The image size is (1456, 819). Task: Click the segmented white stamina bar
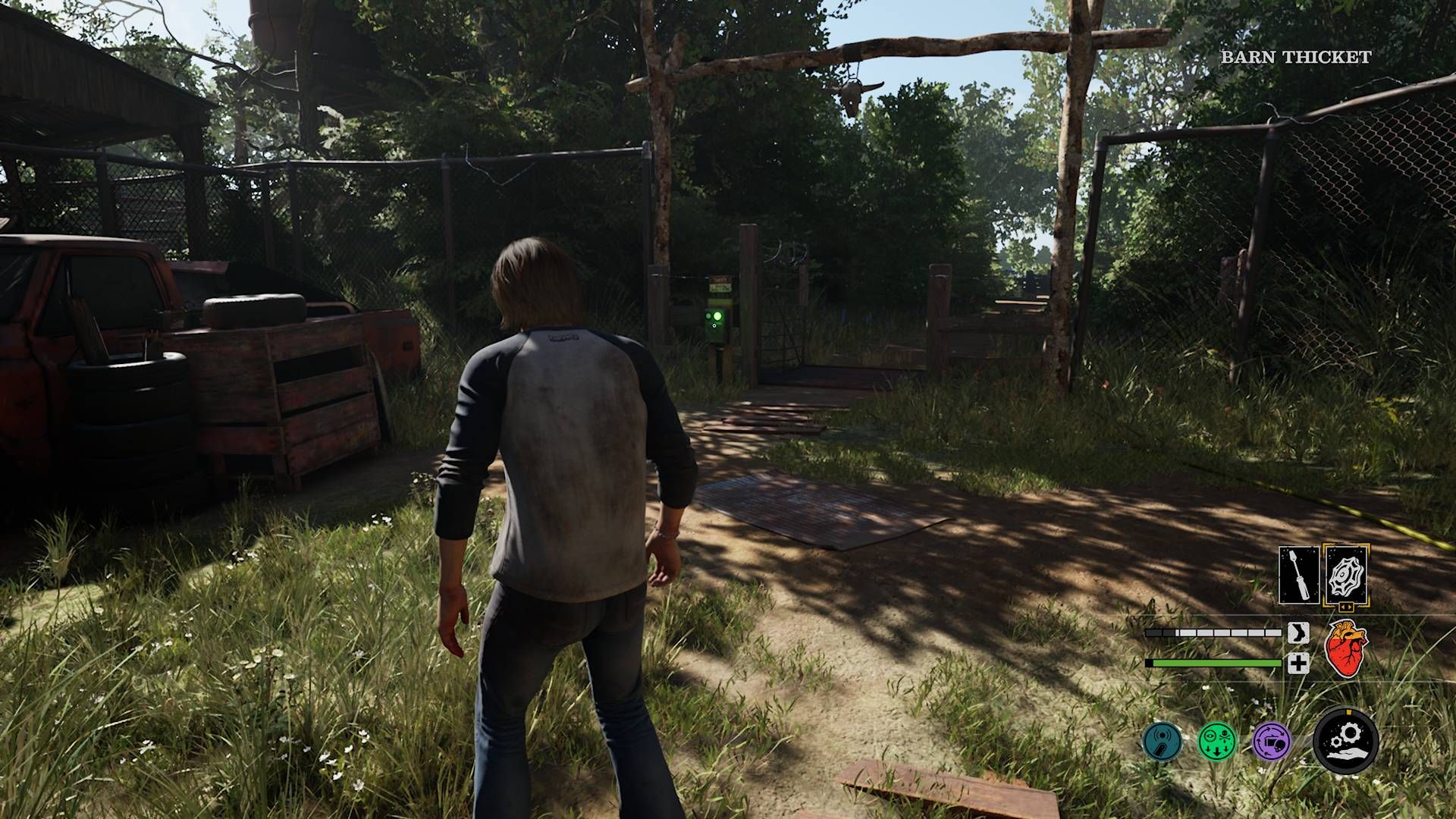pyautogui.click(x=1213, y=632)
